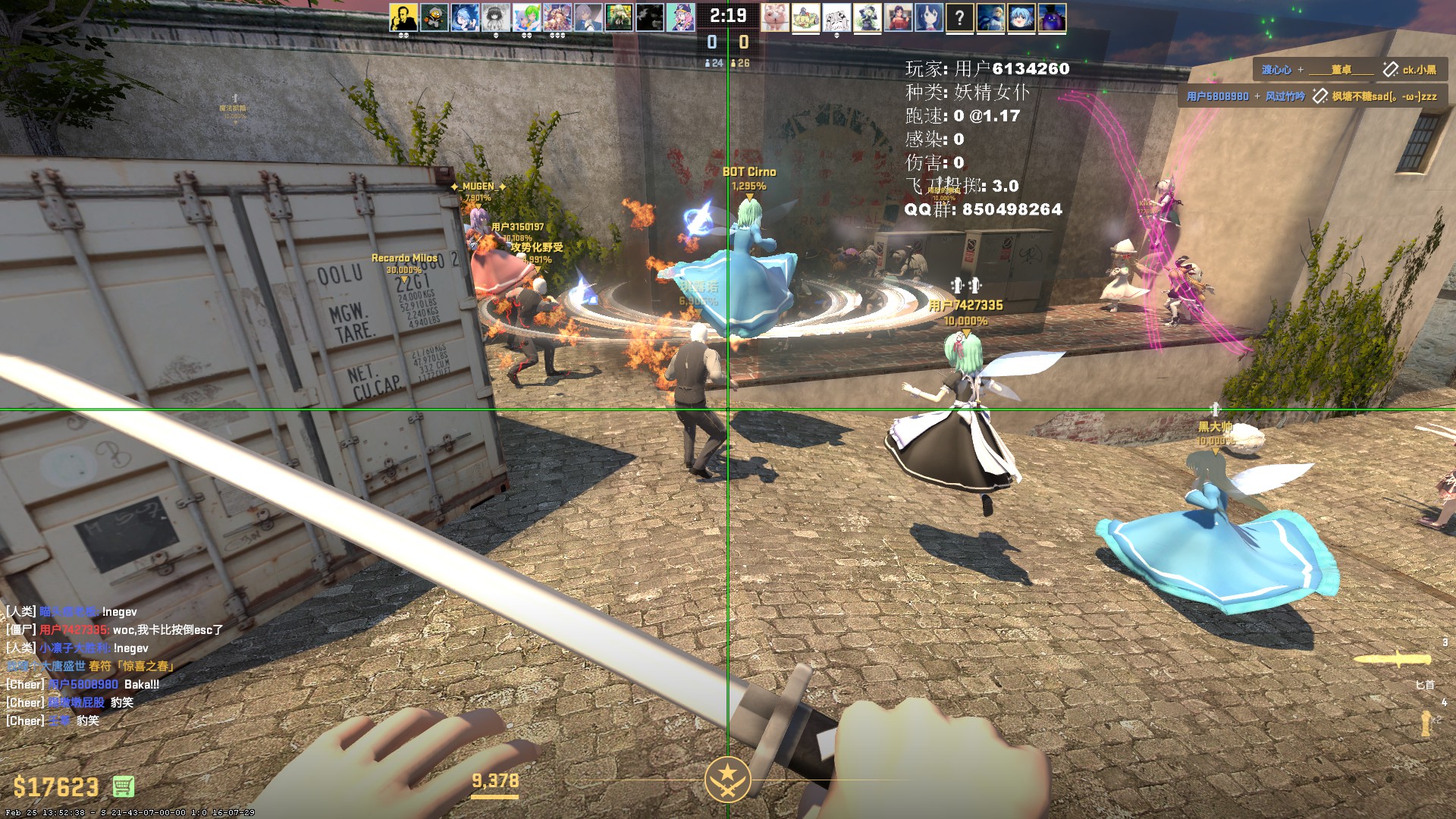Screen dimensions: 1456x819
Task: Select the grenade slot with x2 count
Action: 1426,722
